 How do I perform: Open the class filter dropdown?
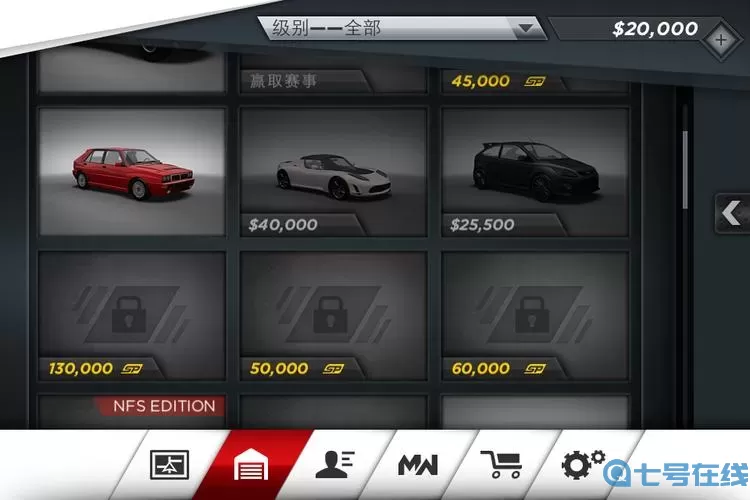coord(402,28)
